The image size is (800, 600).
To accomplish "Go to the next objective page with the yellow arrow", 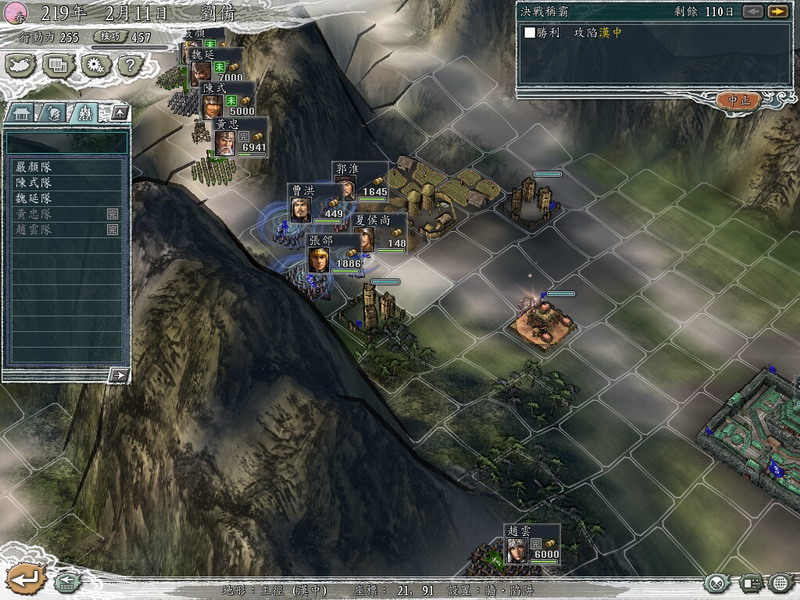I will click(777, 11).
